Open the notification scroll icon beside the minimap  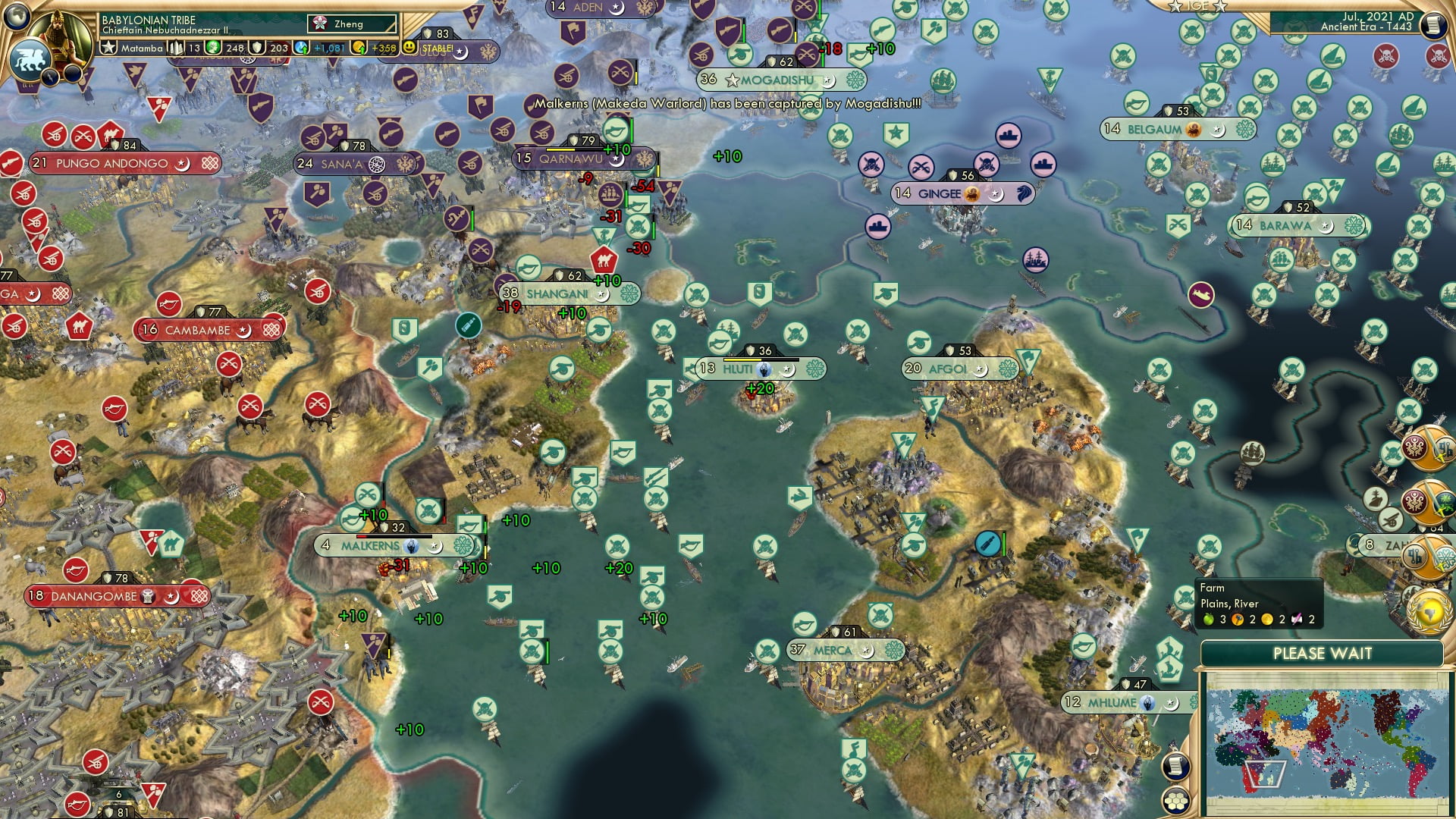tap(1174, 766)
